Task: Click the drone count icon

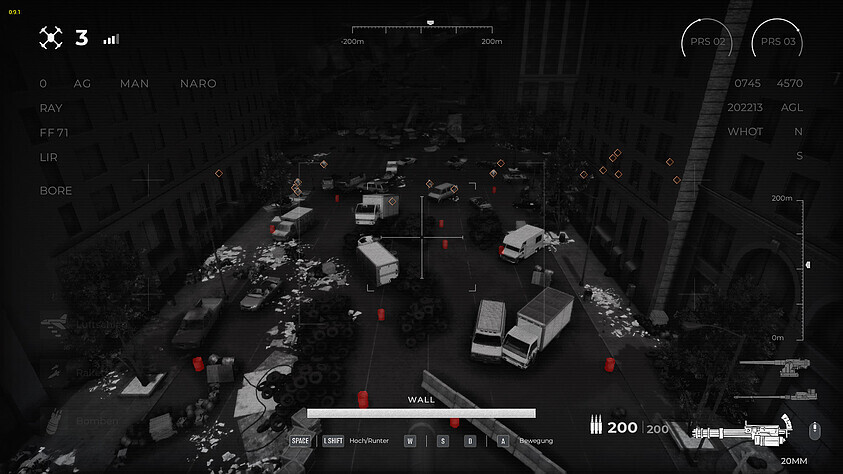Action: pyautogui.click(x=51, y=39)
